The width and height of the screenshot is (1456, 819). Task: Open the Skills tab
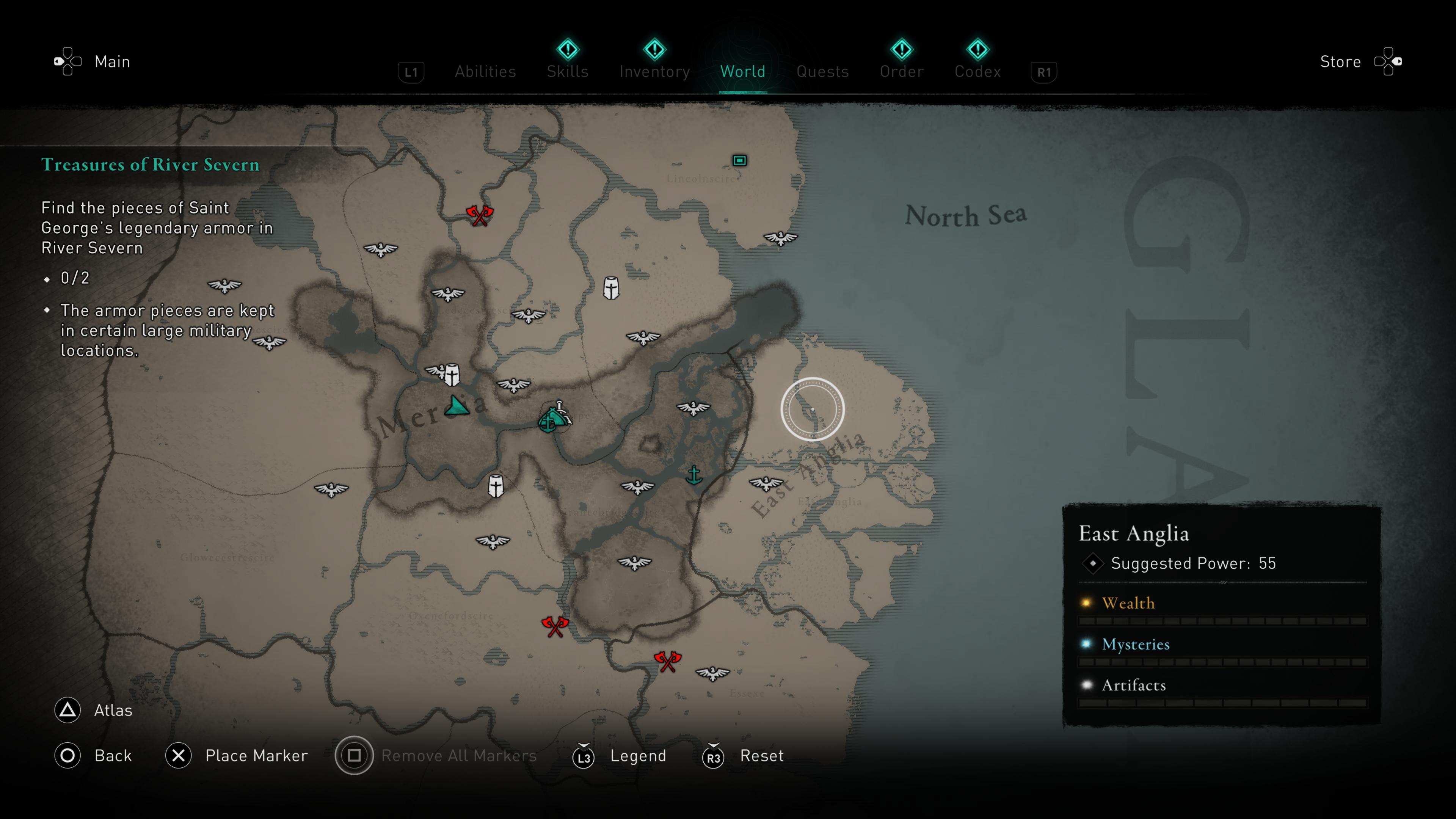pyautogui.click(x=568, y=72)
